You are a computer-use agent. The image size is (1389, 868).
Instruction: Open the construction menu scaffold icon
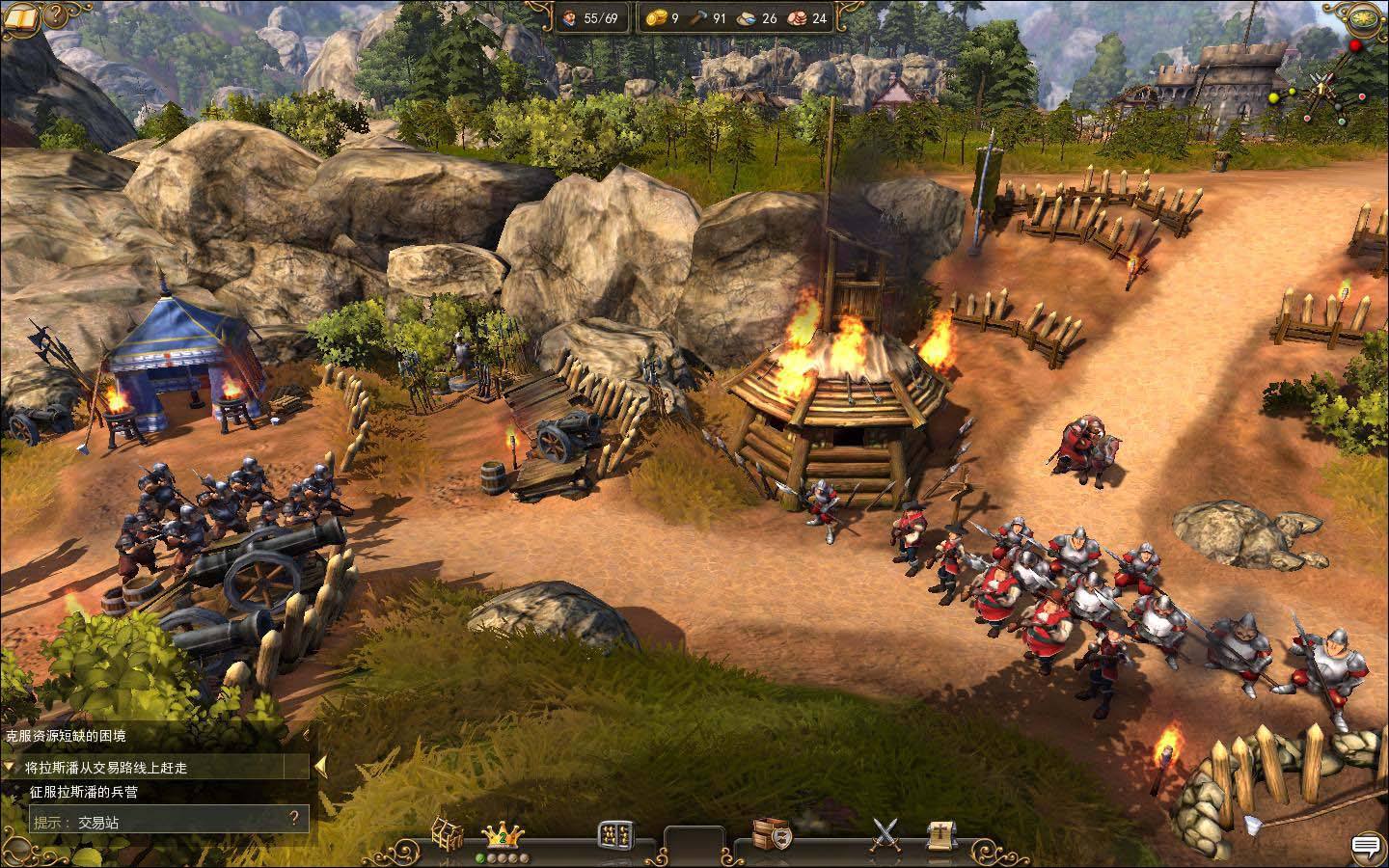(447, 834)
